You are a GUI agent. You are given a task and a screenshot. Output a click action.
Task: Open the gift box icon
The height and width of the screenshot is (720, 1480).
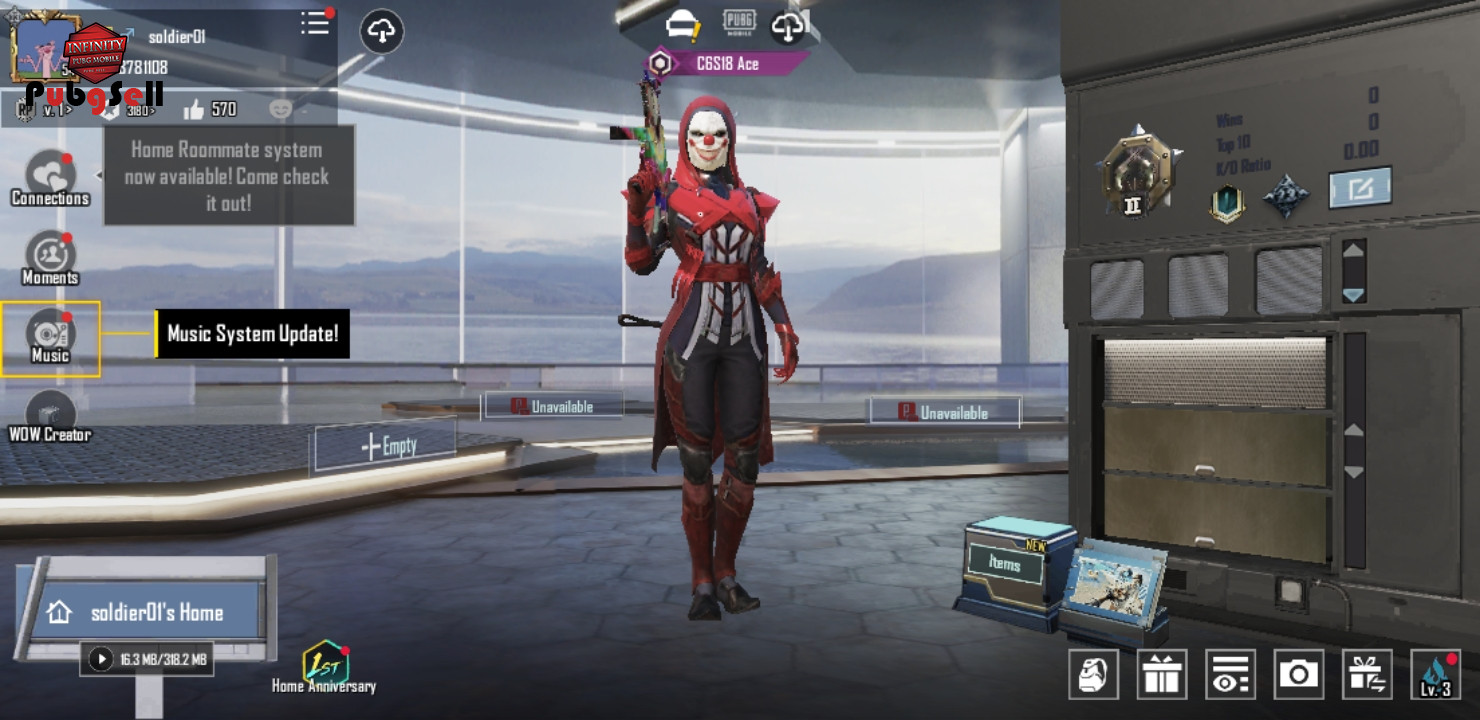[1162, 674]
